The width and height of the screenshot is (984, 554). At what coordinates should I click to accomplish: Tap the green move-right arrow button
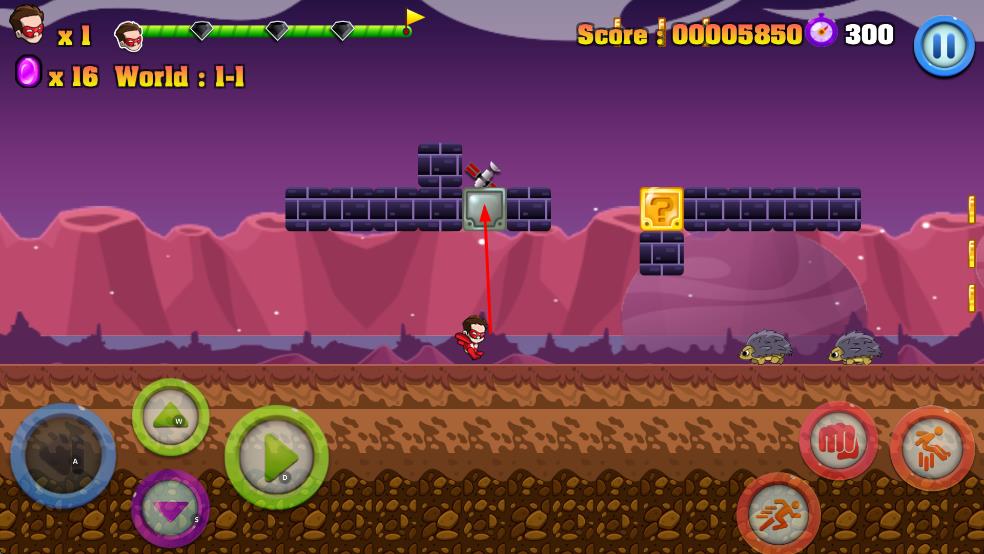pyautogui.click(x=276, y=457)
